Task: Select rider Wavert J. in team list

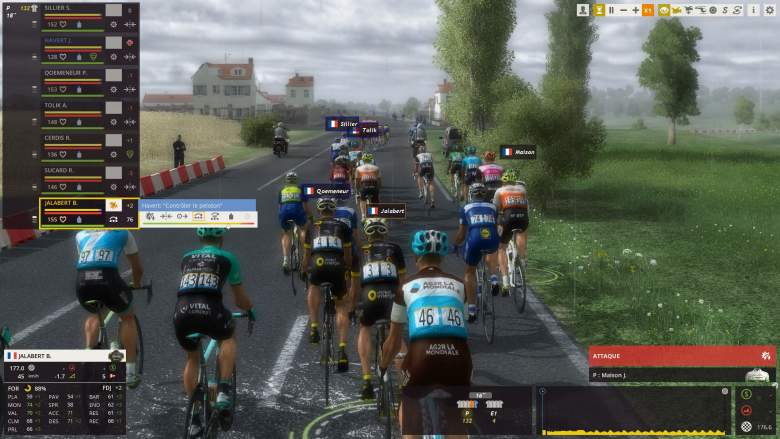Action: 70,41
